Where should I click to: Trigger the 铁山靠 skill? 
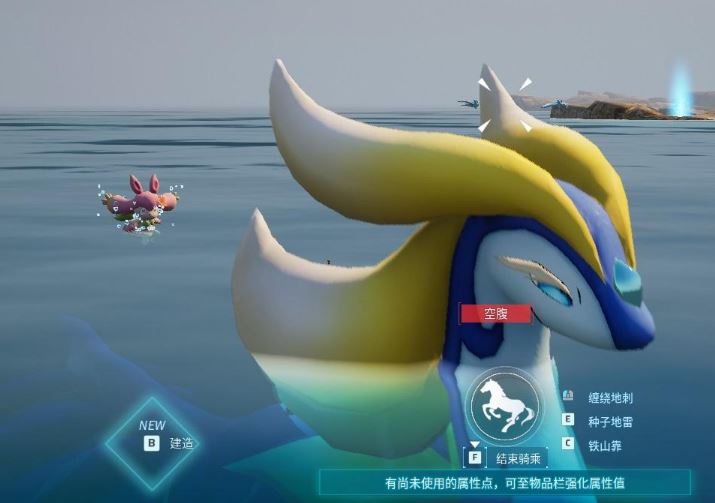click(606, 443)
